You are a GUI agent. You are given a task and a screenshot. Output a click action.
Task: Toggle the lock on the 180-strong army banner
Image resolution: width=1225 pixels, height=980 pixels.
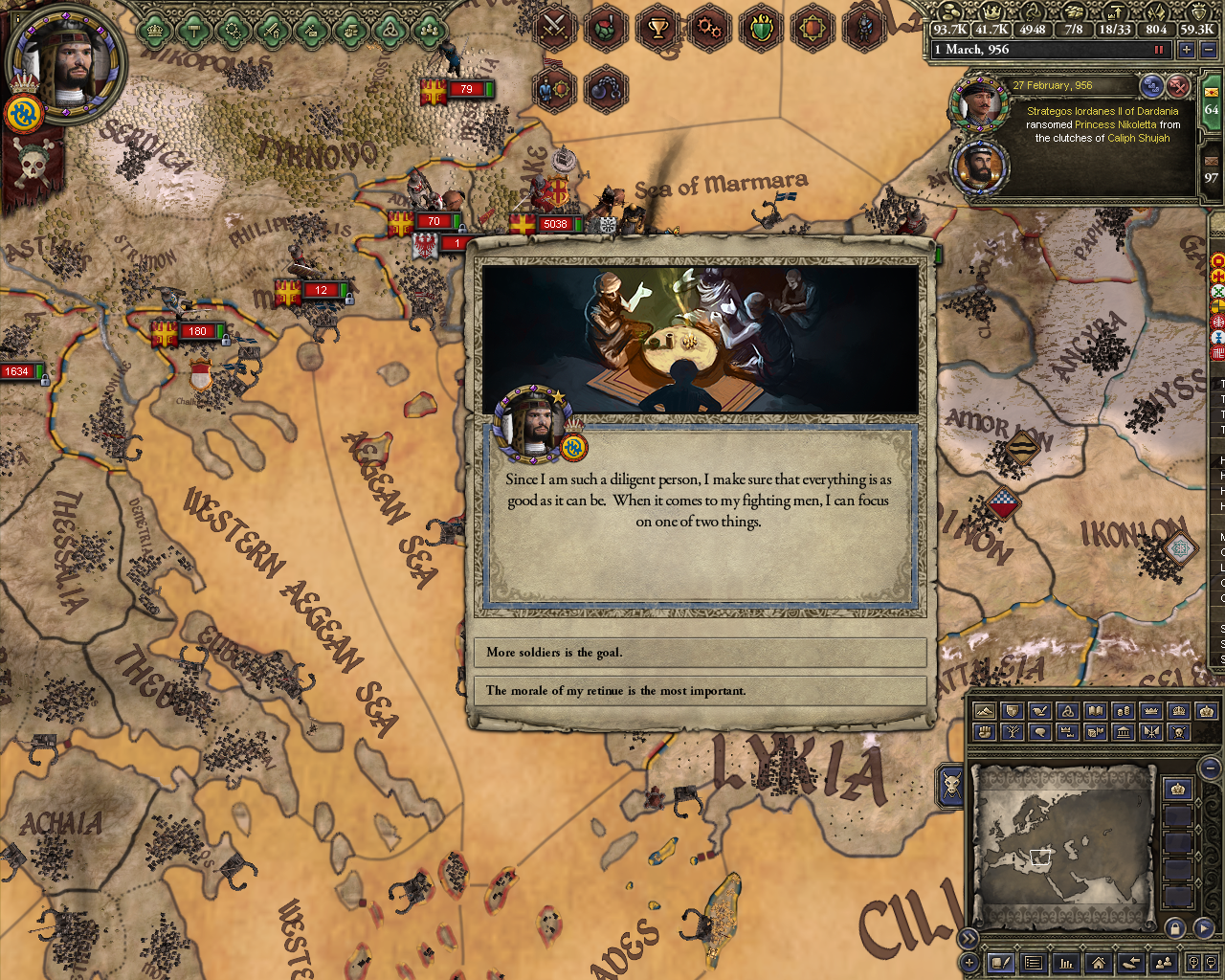226,340
